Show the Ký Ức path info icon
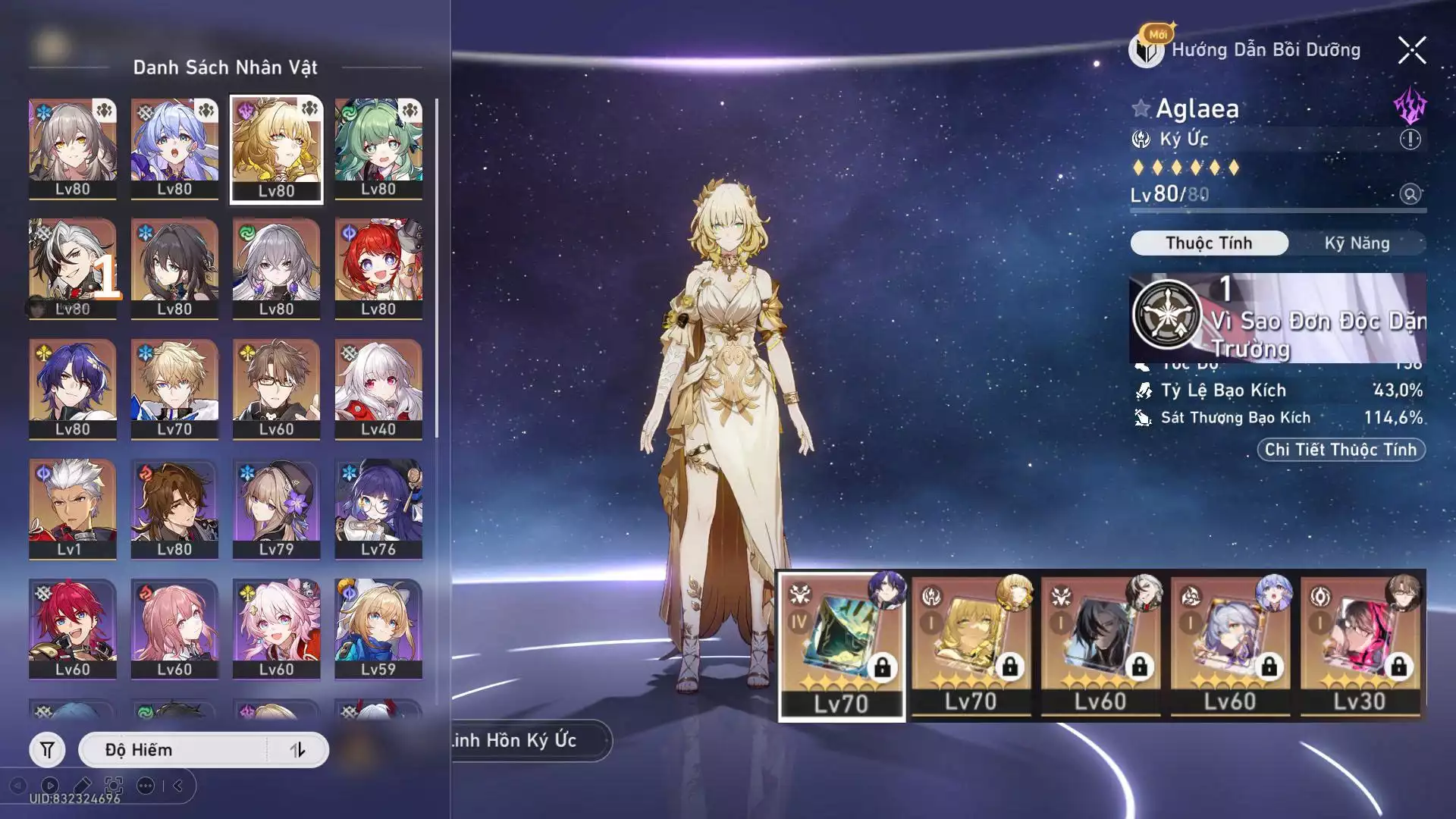1456x819 pixels. [1410, 140]
